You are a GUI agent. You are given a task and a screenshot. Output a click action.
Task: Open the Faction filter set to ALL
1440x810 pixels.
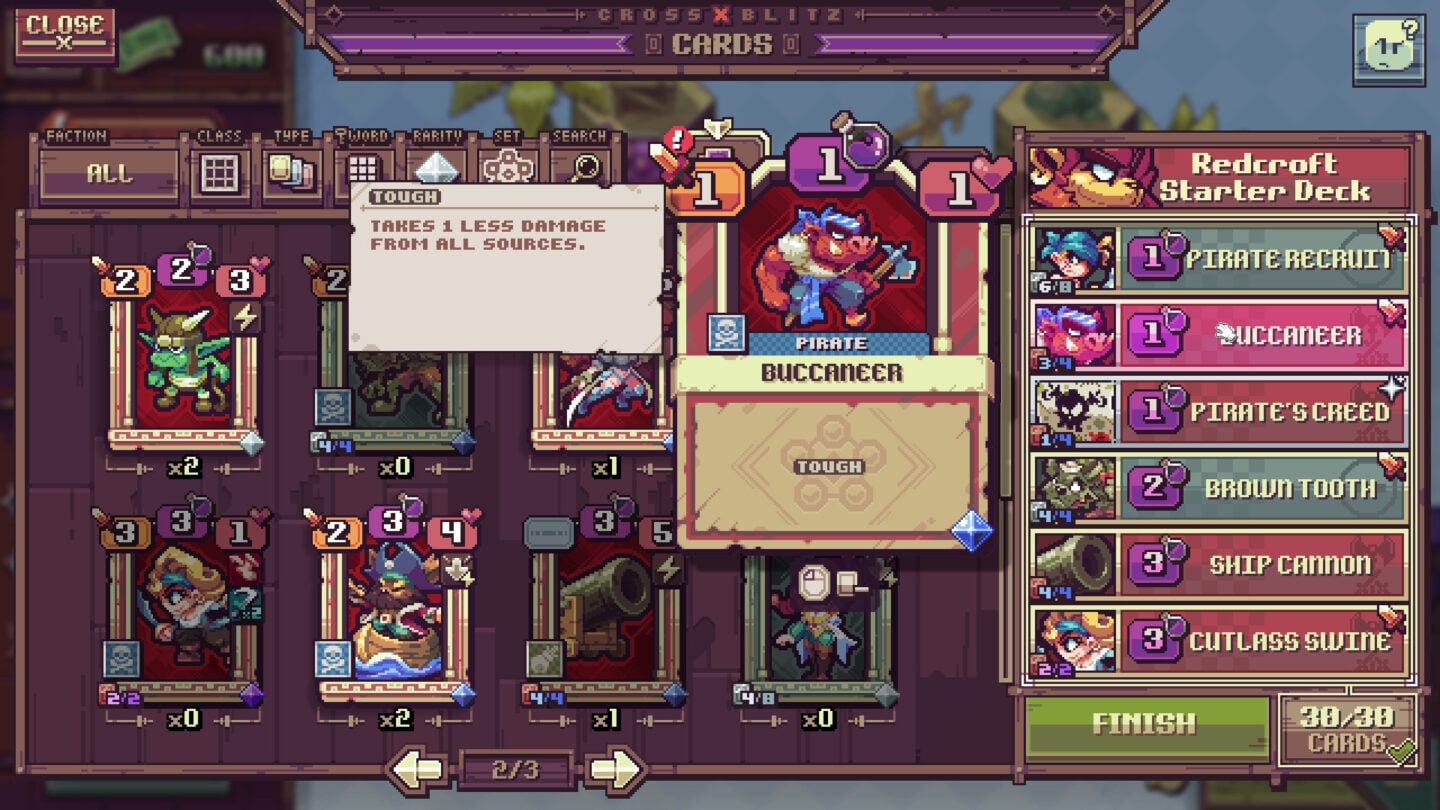click(x=110, y=172)
